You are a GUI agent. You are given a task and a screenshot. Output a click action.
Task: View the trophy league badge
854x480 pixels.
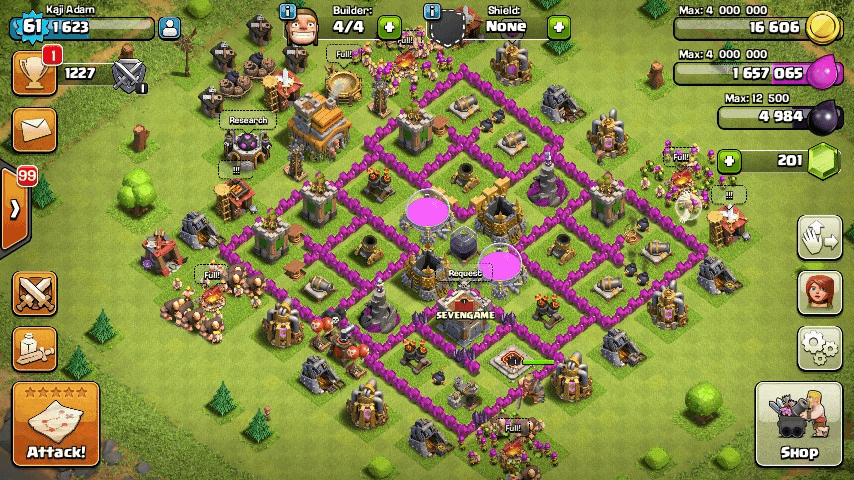point(129,73)
